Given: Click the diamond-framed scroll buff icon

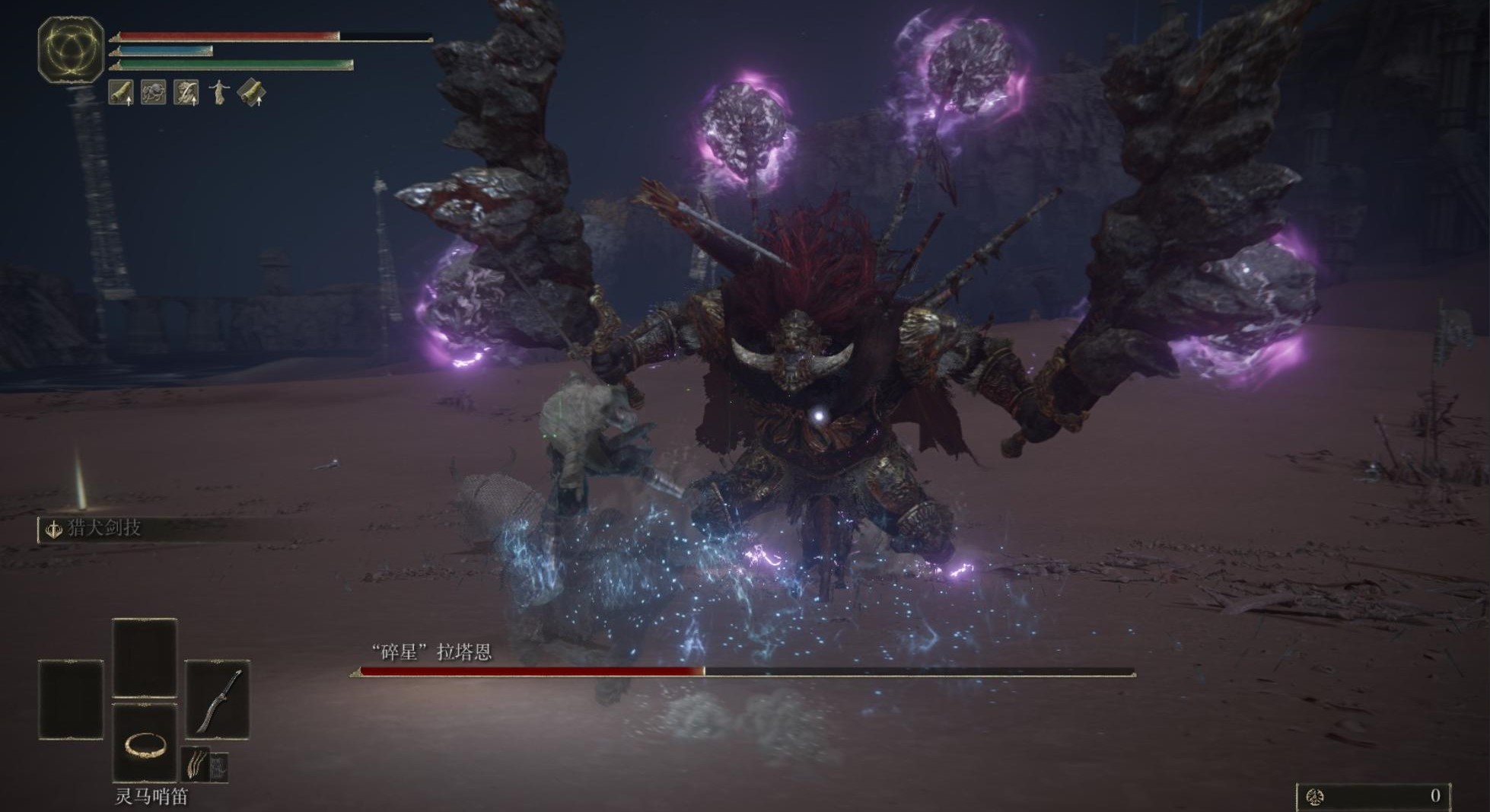Looking at the screenshot, I should (x=252, y=93).
